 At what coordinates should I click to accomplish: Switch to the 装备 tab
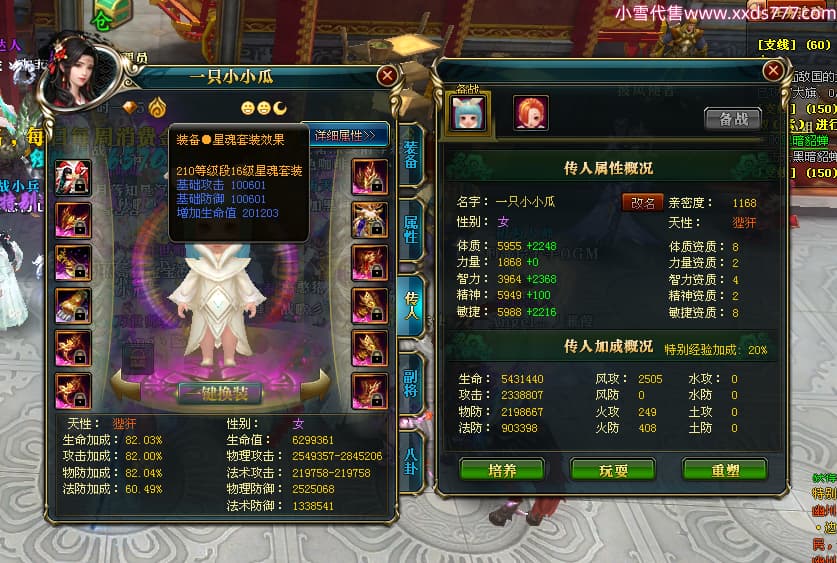click(410, 155)
